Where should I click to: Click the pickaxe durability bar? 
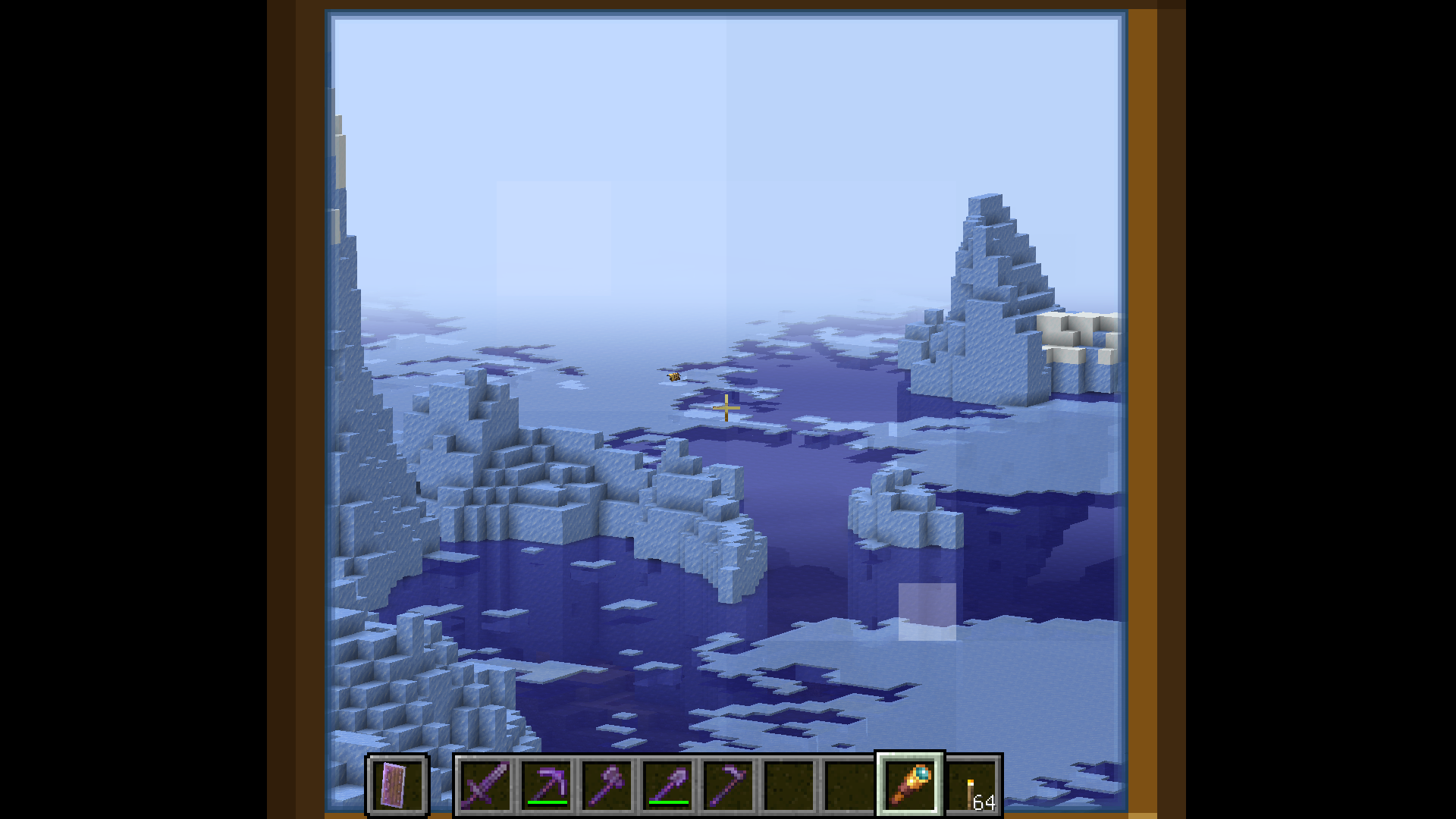[547, 801]
